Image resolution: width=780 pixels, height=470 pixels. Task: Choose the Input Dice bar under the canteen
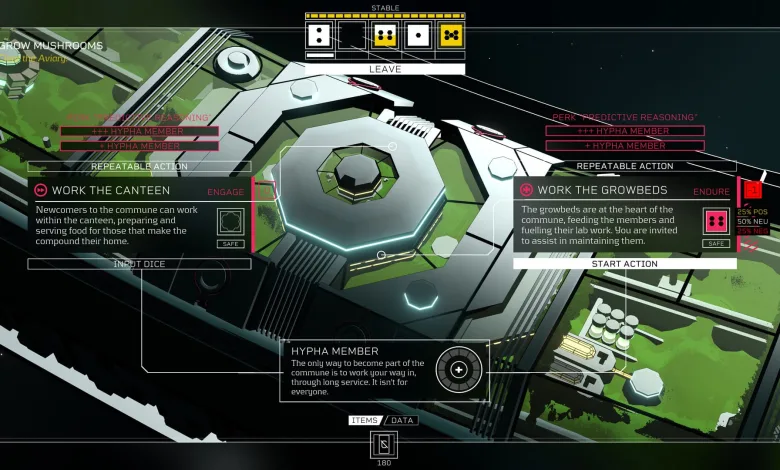(139, 264)
